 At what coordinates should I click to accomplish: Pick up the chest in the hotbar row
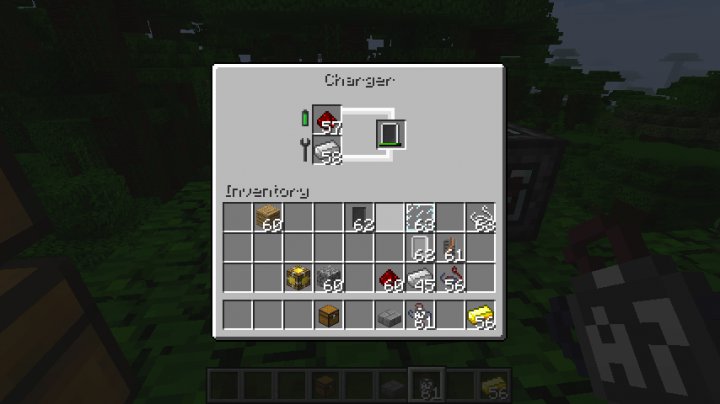[x=328, y=316]
